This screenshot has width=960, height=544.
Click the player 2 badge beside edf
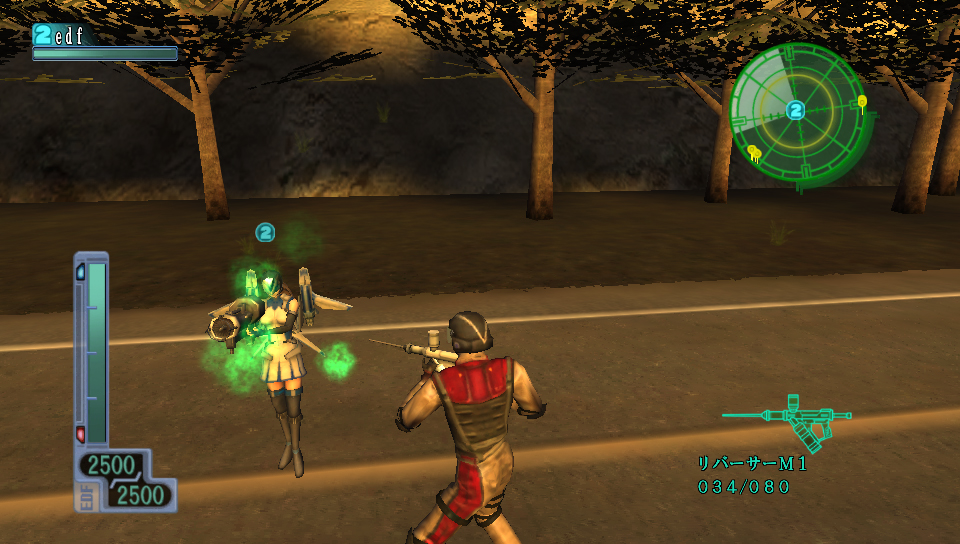tap(42, 35)
